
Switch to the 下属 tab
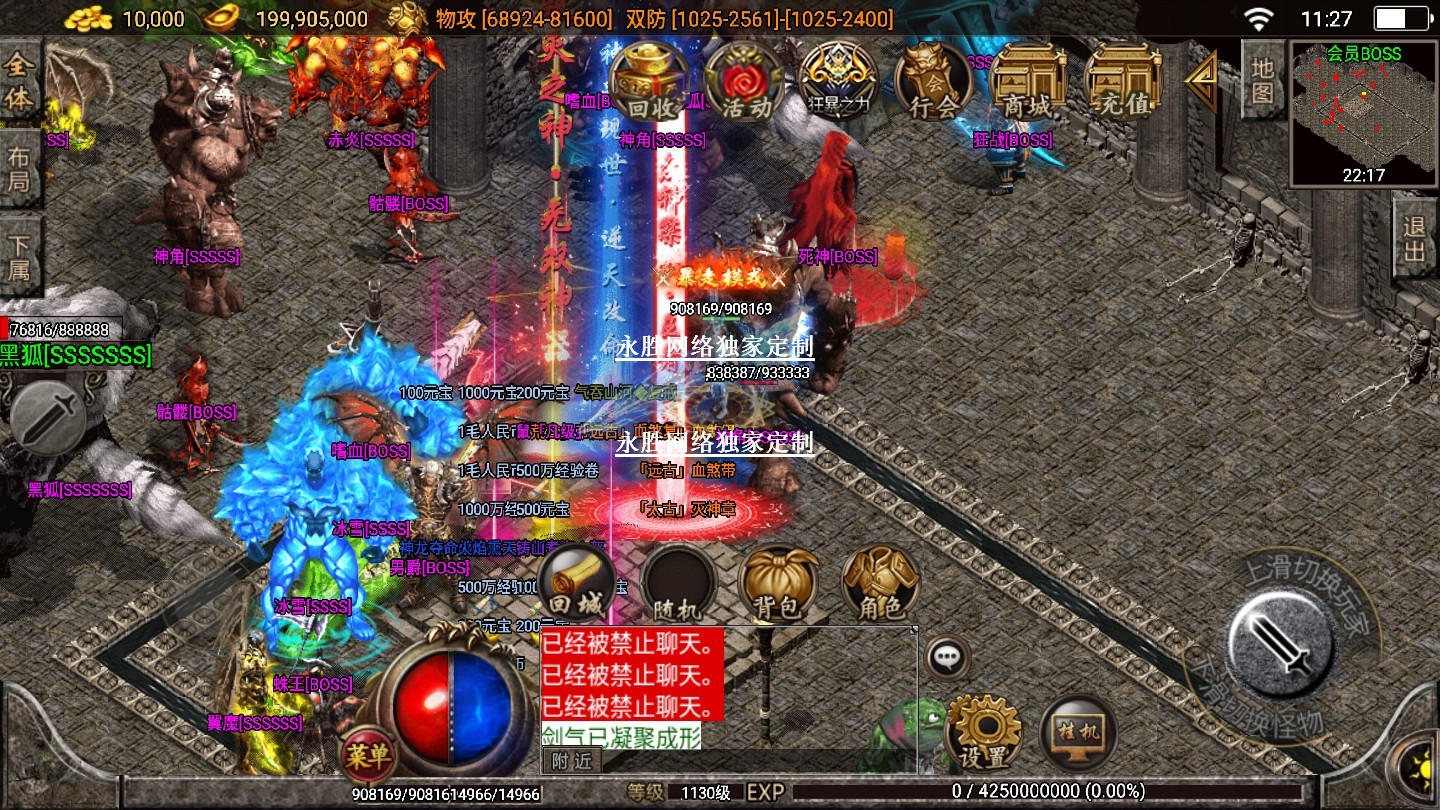(x=19, y=256)
